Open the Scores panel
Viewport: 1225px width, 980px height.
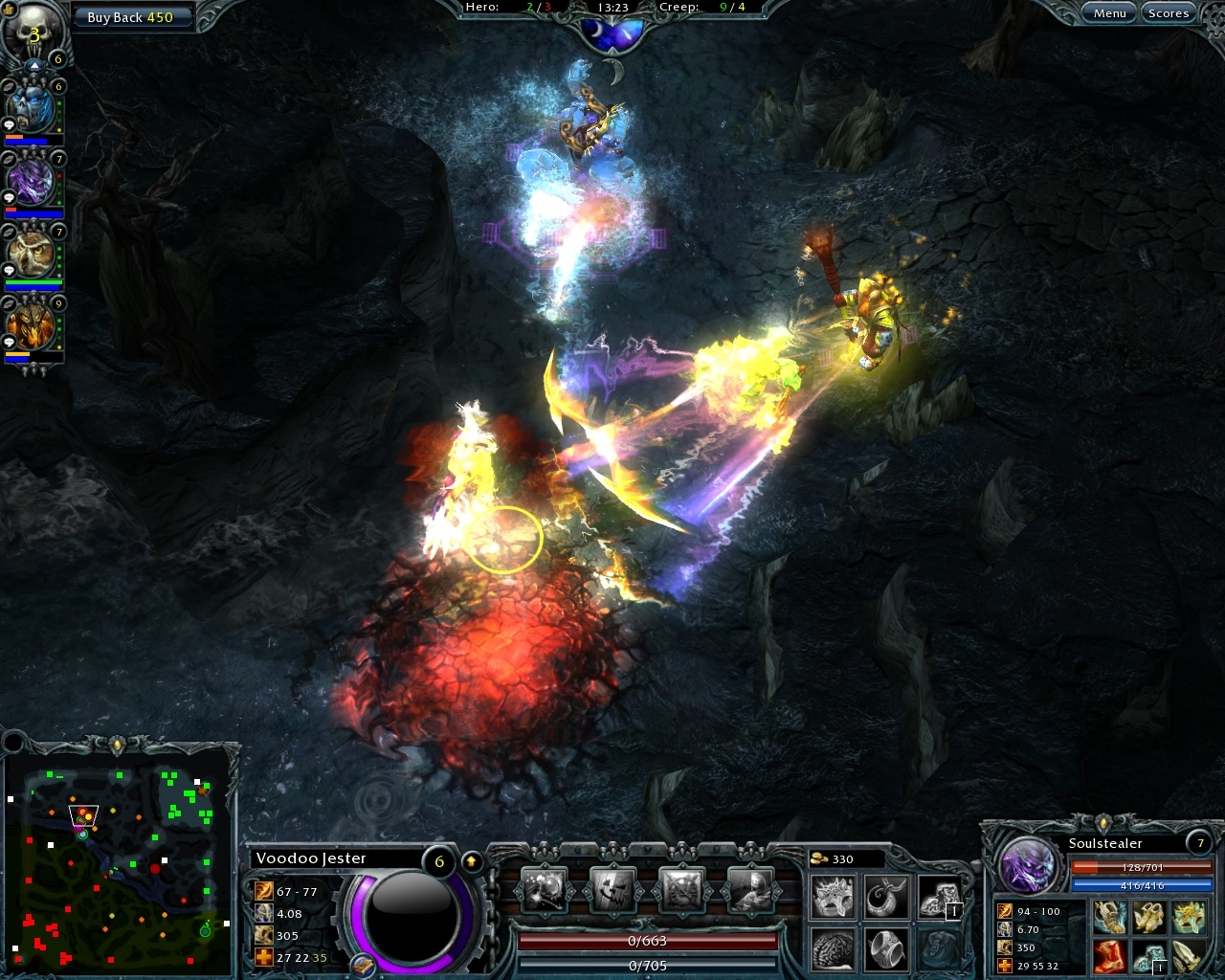[x=1169, y=12]
